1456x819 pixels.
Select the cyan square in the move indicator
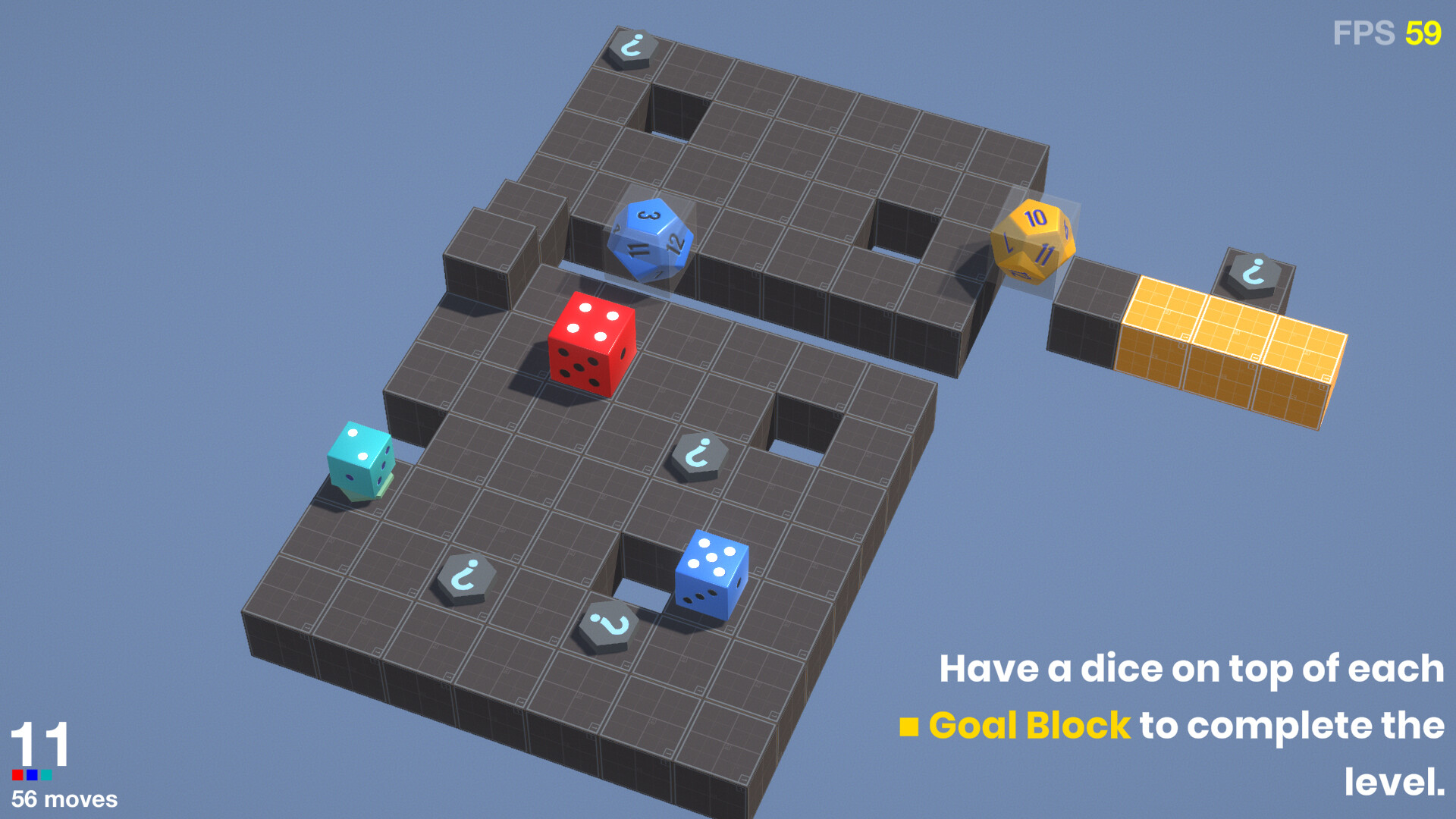[x=48, y=775]
